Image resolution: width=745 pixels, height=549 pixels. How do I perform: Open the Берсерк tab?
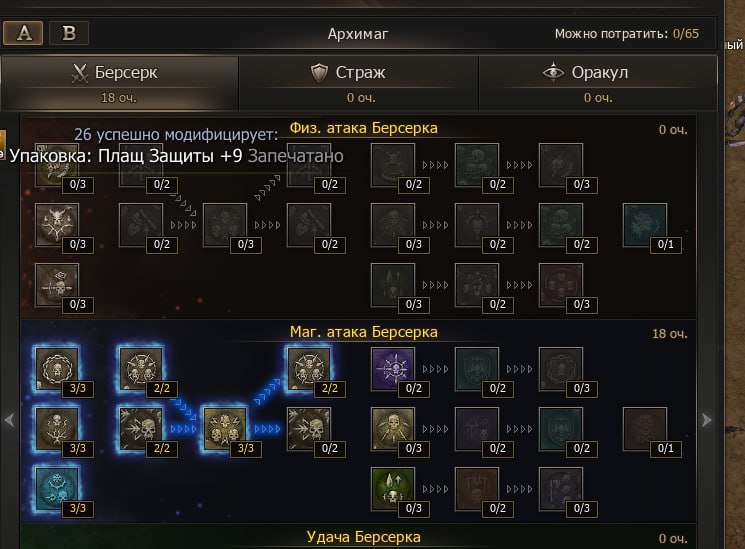[x=119, y=80]
